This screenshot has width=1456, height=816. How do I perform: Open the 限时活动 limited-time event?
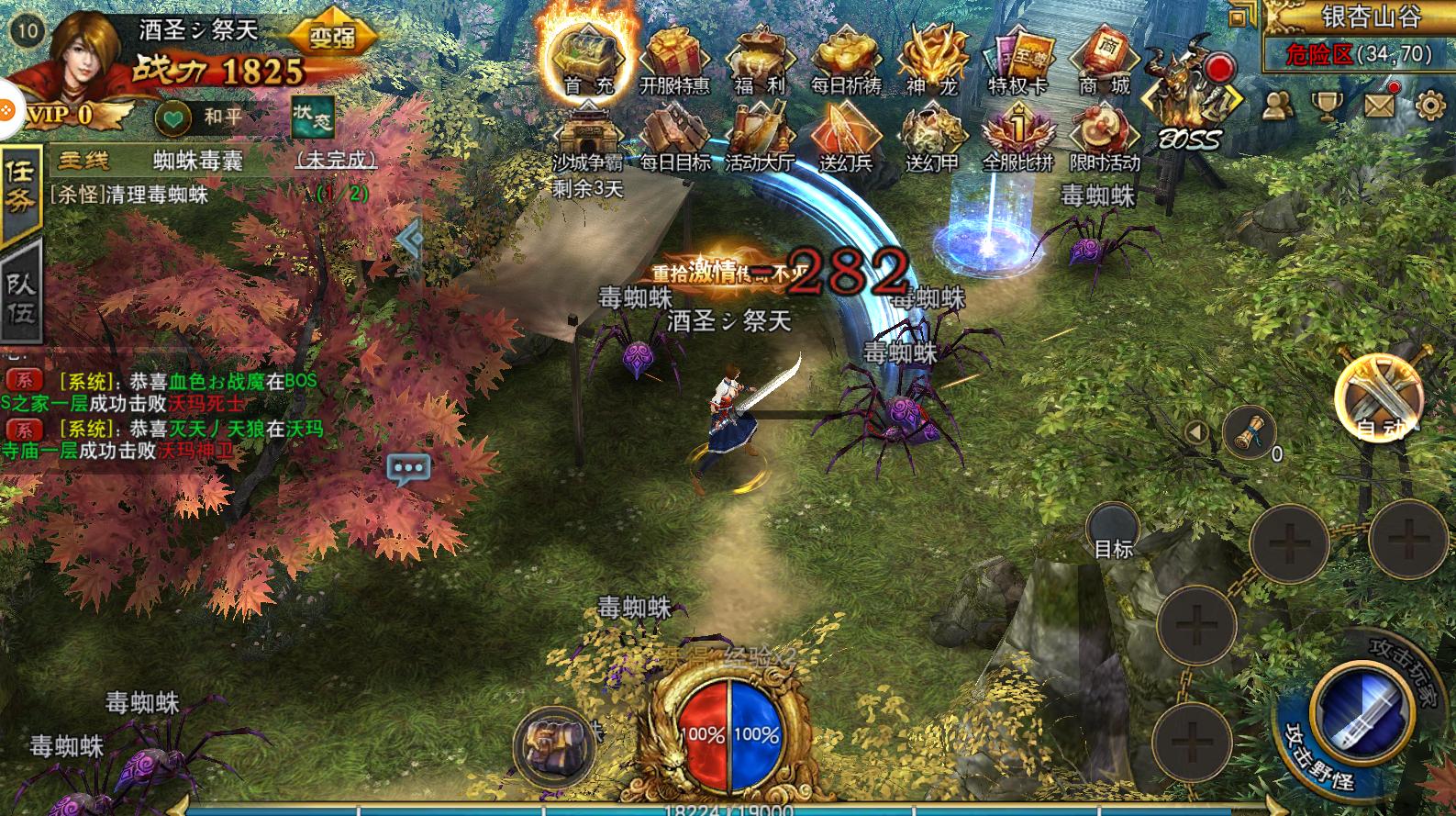click(x=1104, y=138)
